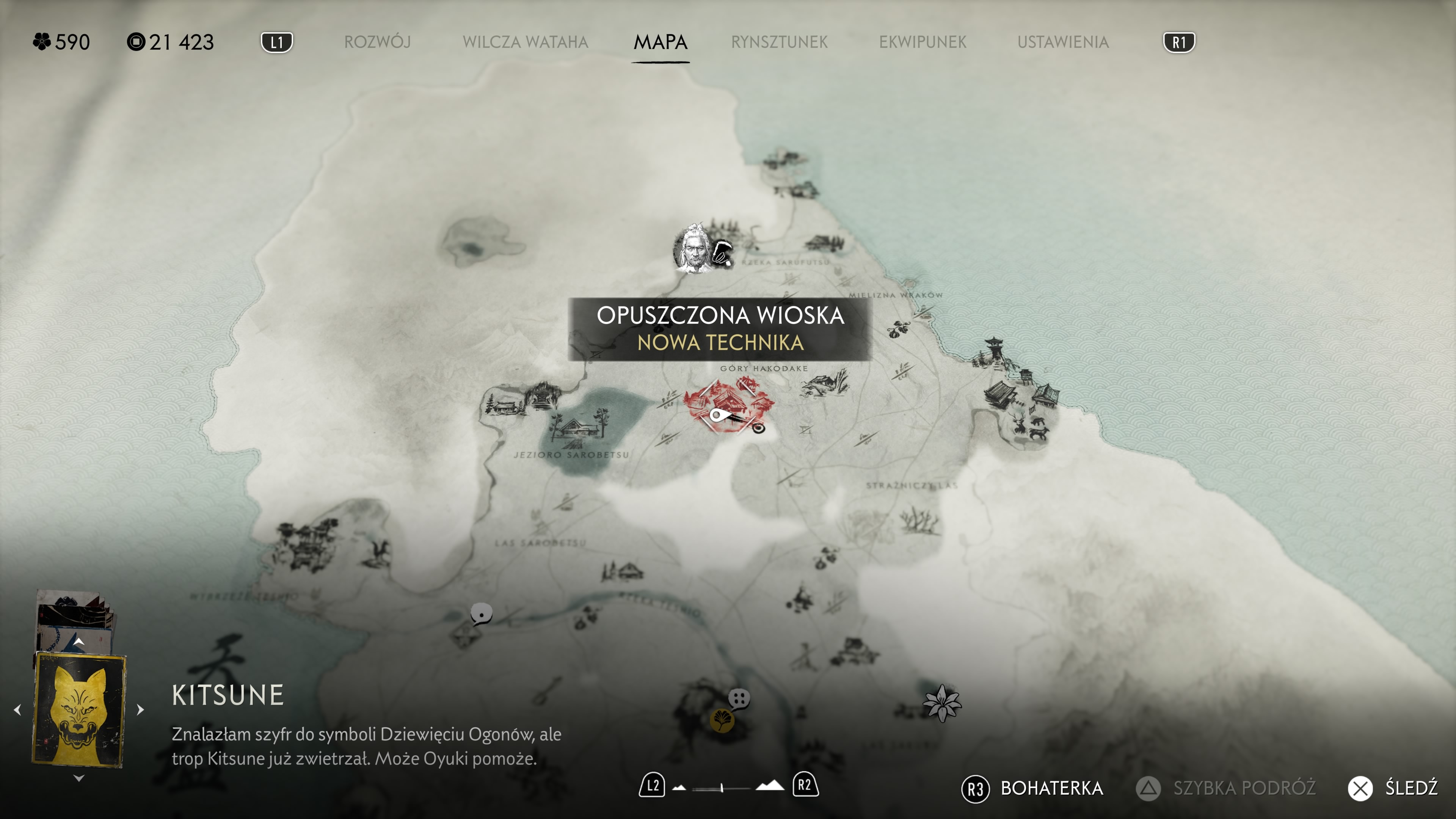Go to the Ustawienia tab
This screenshot has height=819, width=1456.
click(x=1062, y=42)
